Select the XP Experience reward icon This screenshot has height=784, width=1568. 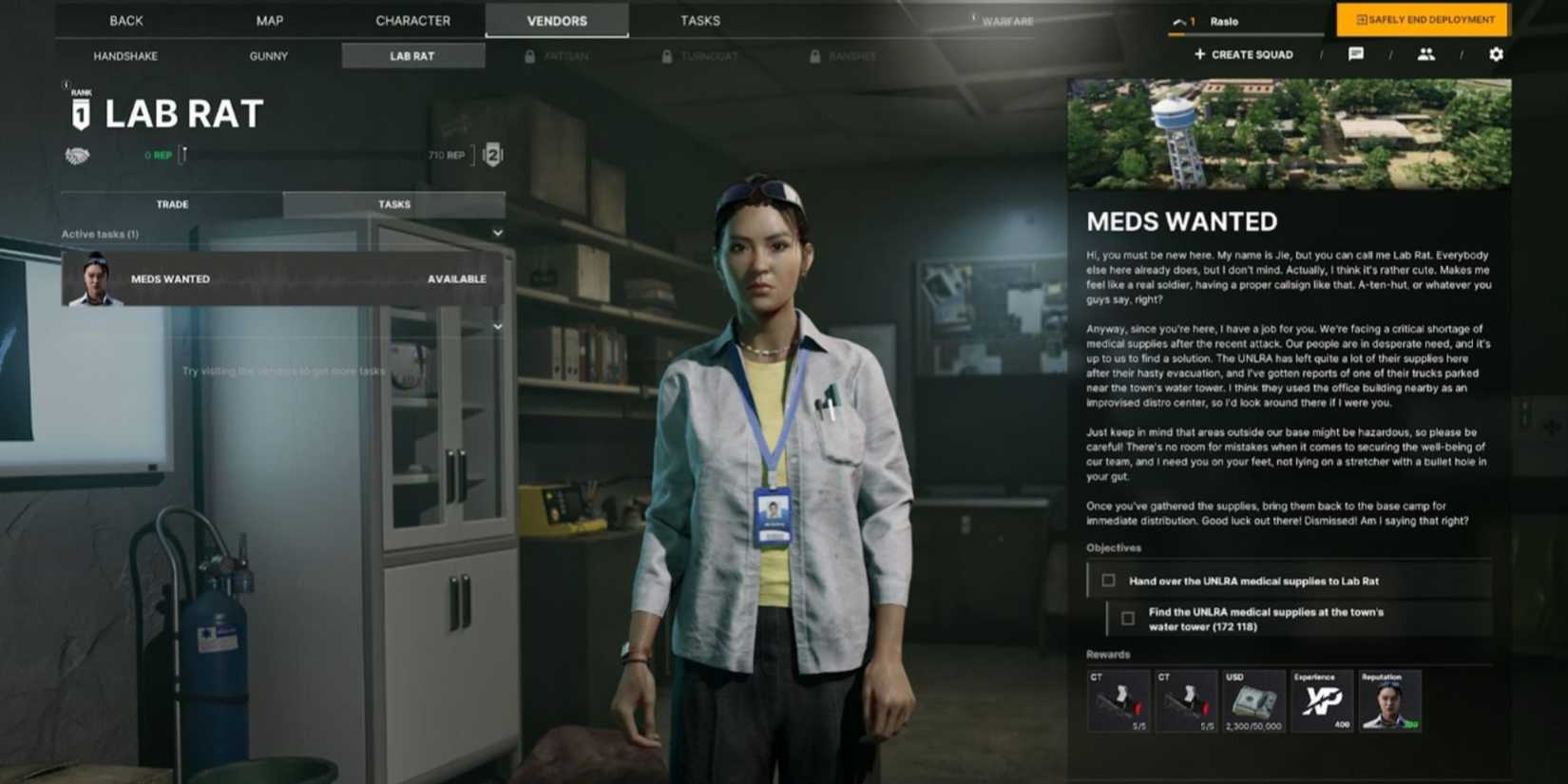1321,700
